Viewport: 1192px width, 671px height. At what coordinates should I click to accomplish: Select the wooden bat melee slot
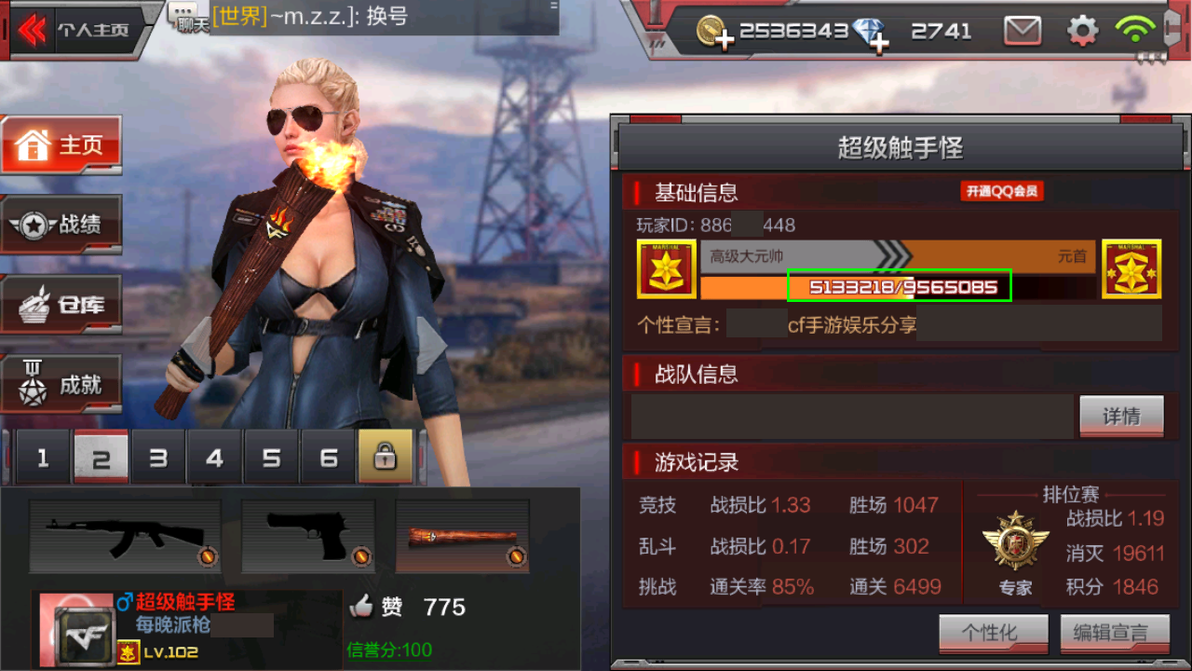463,537
